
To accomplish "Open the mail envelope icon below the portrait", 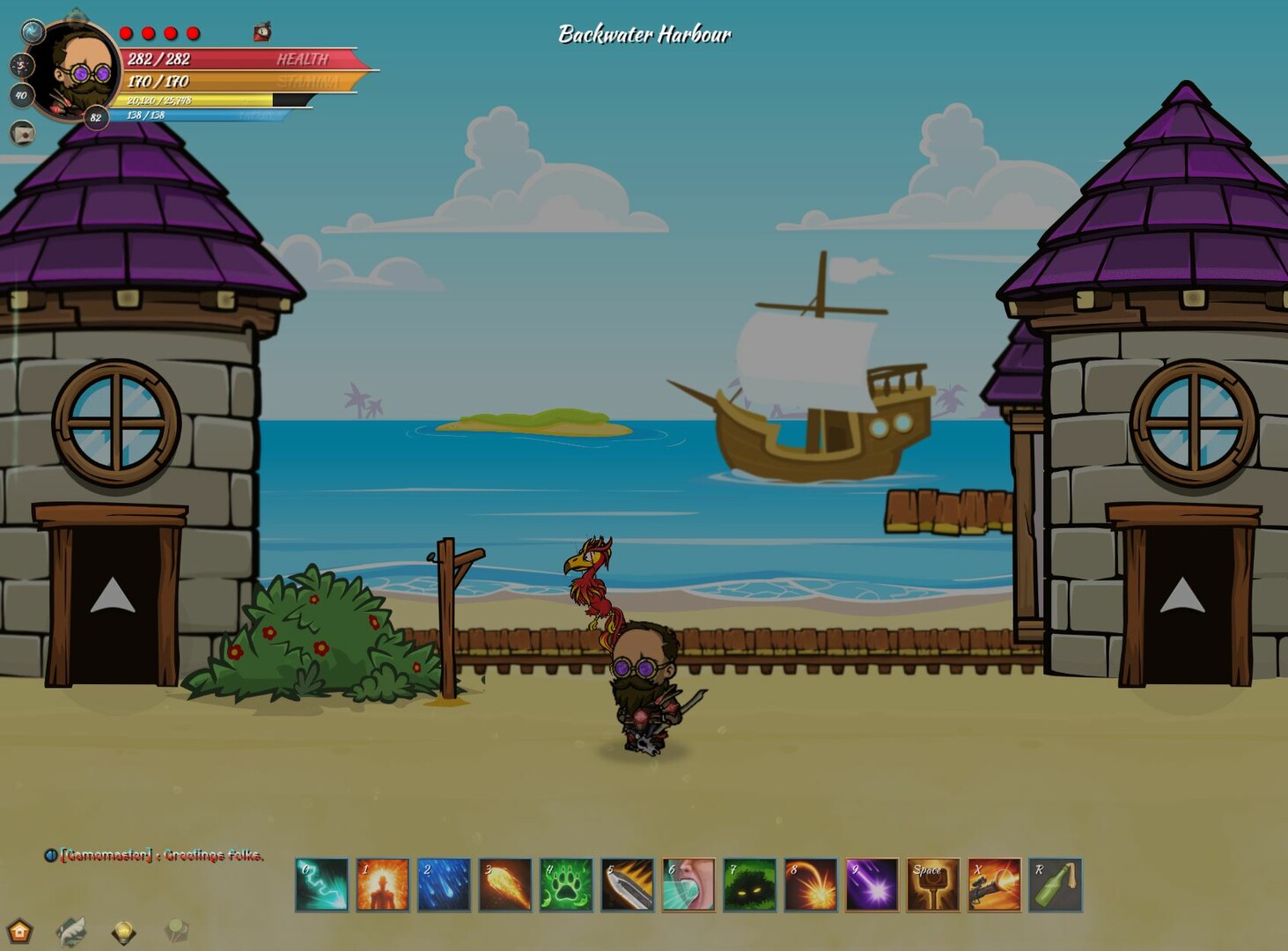I will [x=22, y=134].
